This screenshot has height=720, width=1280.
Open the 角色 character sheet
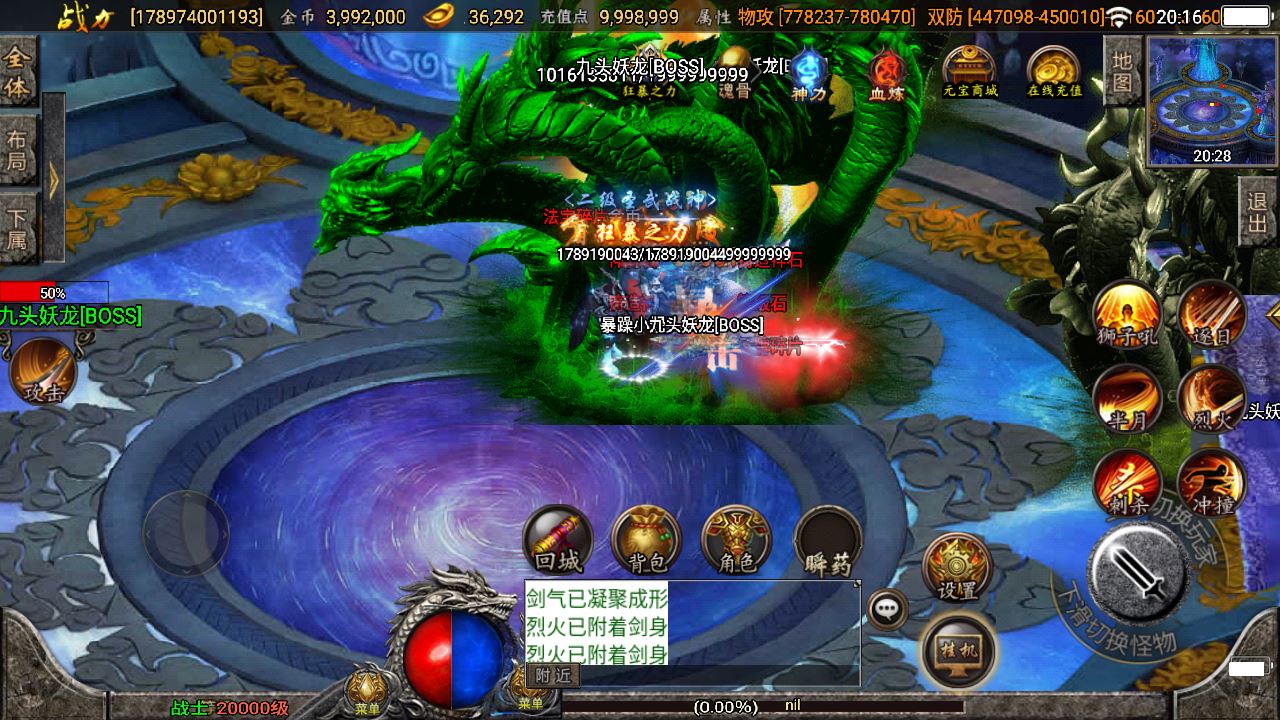click(736, 541)
